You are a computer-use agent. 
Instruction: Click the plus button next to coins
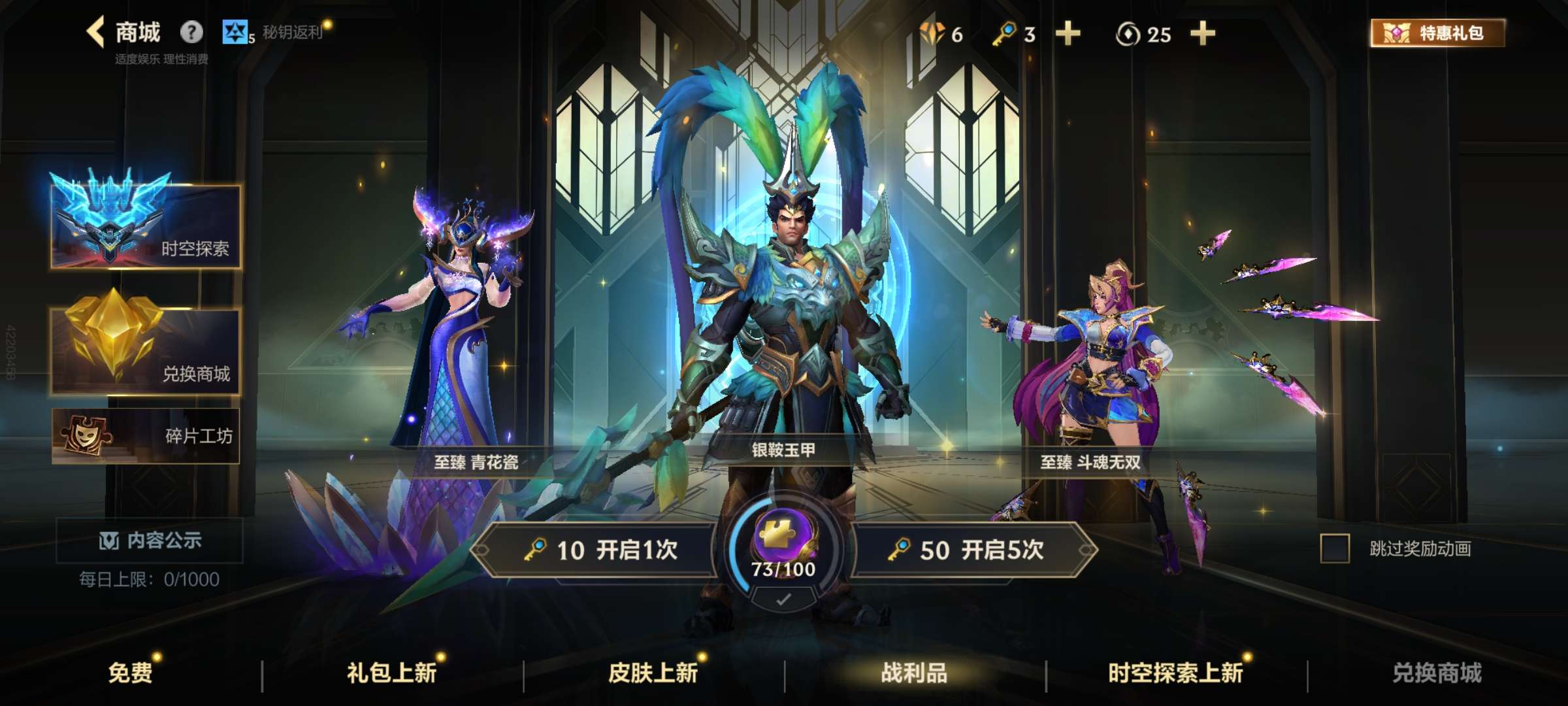click(x=1204, y=34)
